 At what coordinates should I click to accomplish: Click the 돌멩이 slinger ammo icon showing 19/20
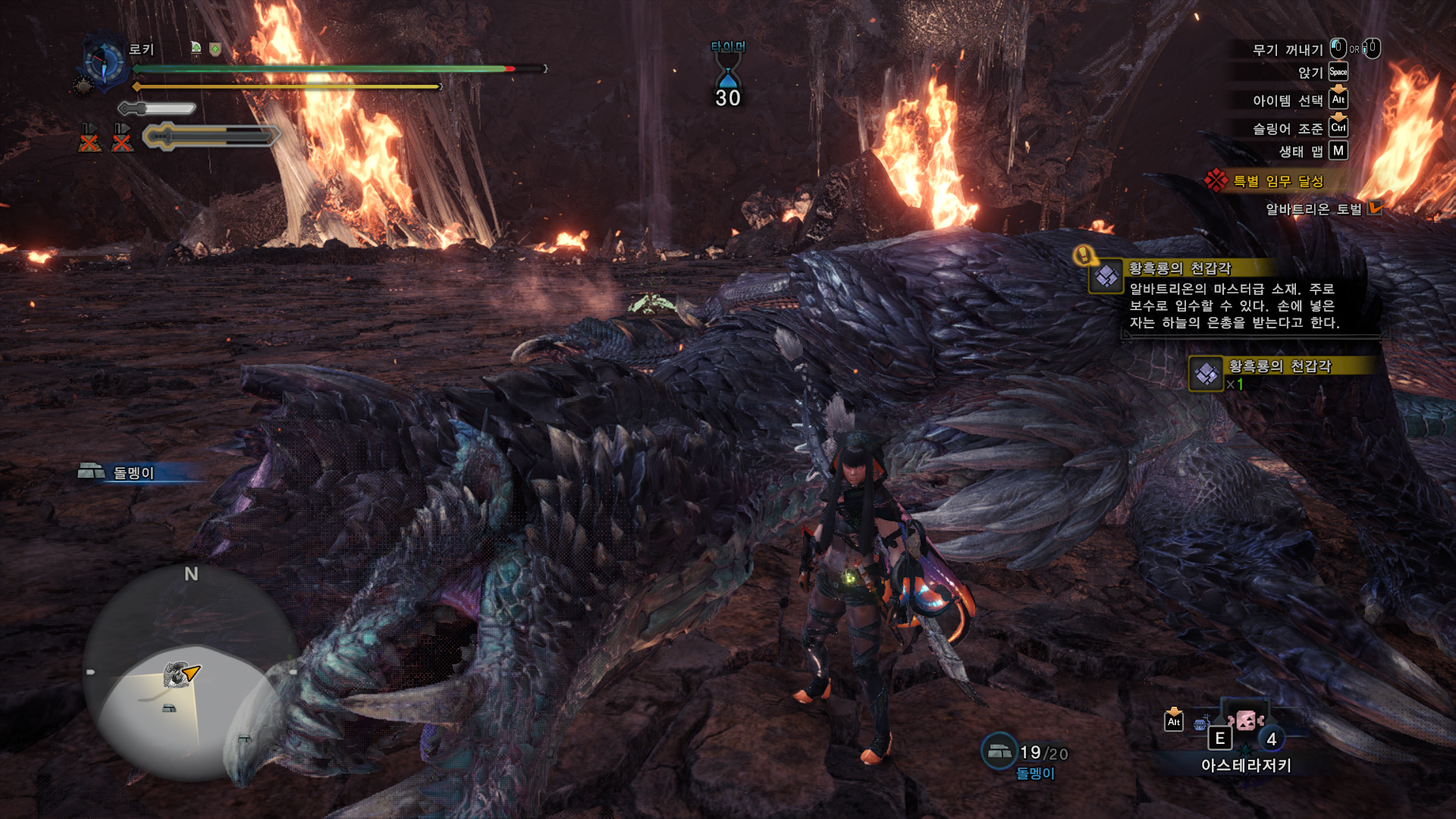coord(999,751)
